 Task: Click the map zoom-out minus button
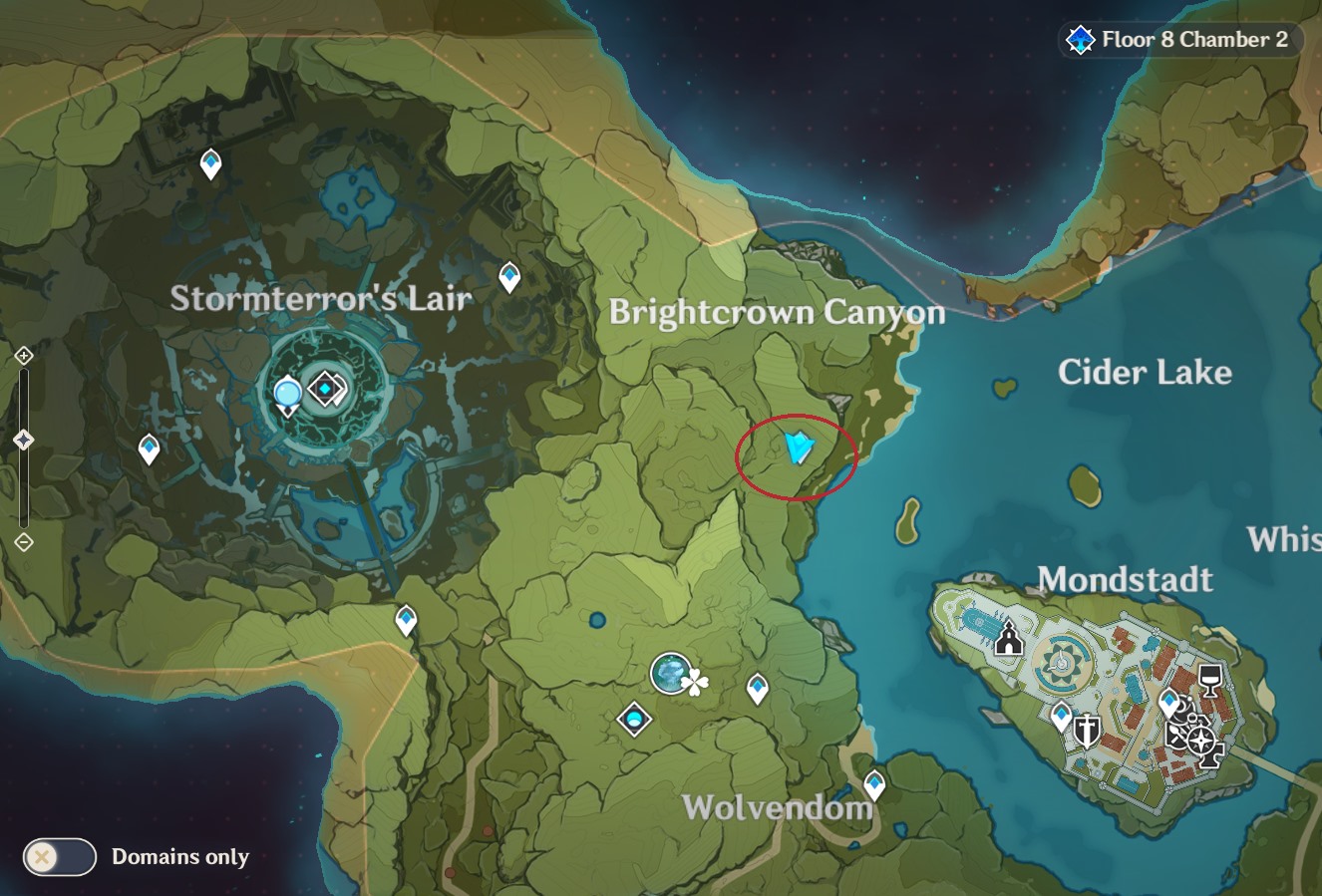click(x=24, y=542)
